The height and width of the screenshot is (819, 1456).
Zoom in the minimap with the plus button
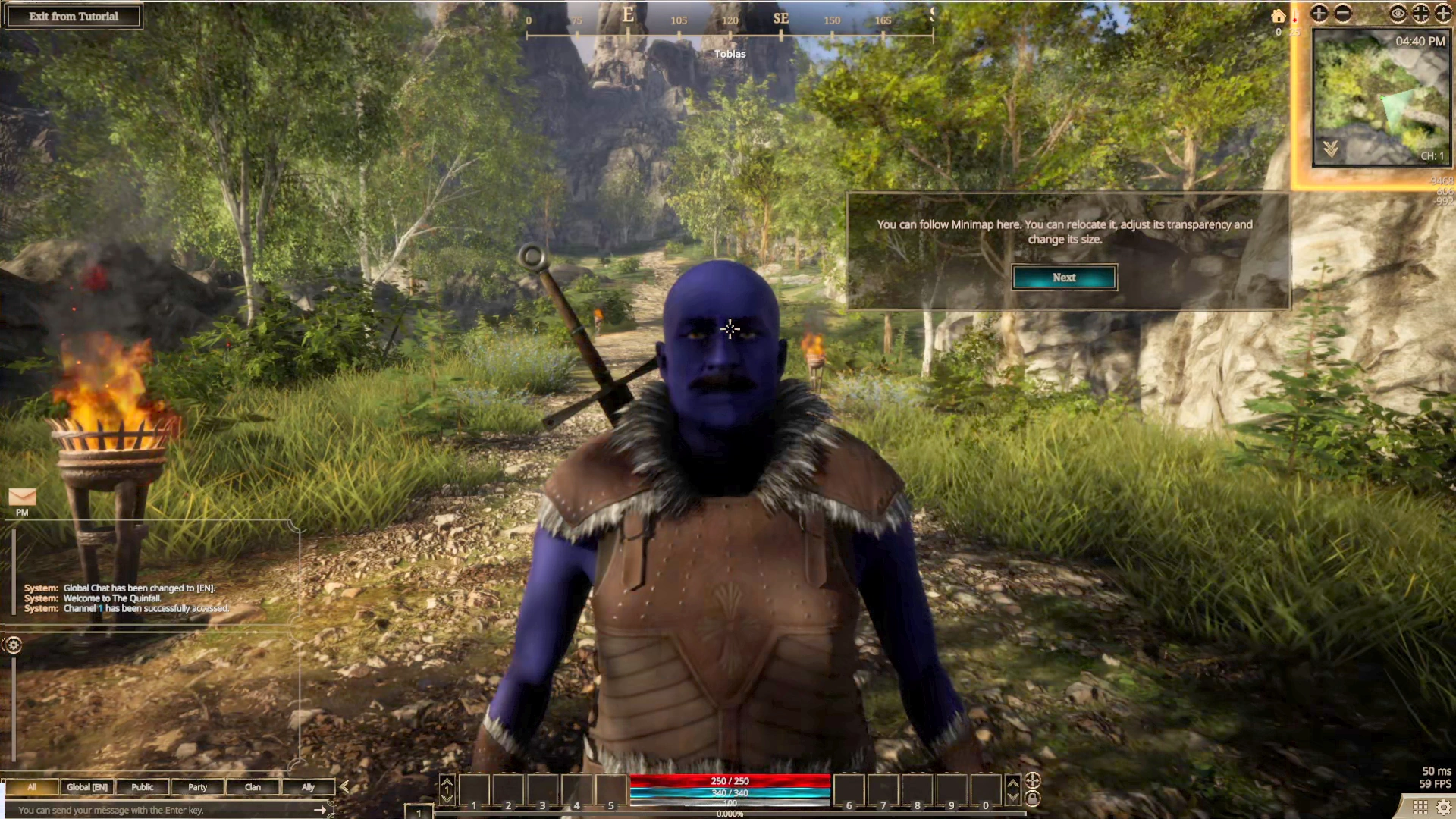click(x=1319, y=14)
